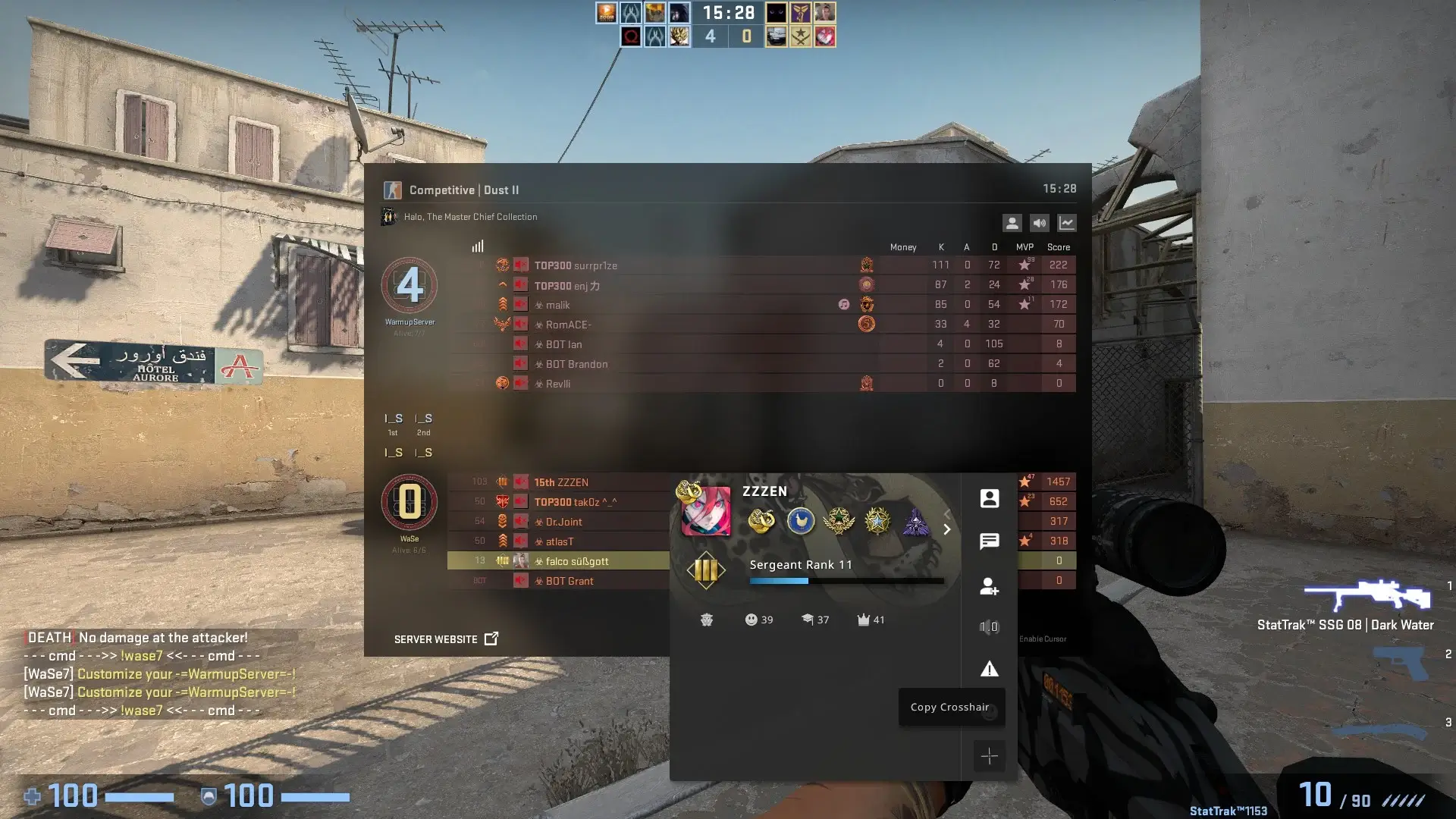Mute ZZZEN's voice with speaker icon
The image size is (1456, 819).
coord(990,627)
